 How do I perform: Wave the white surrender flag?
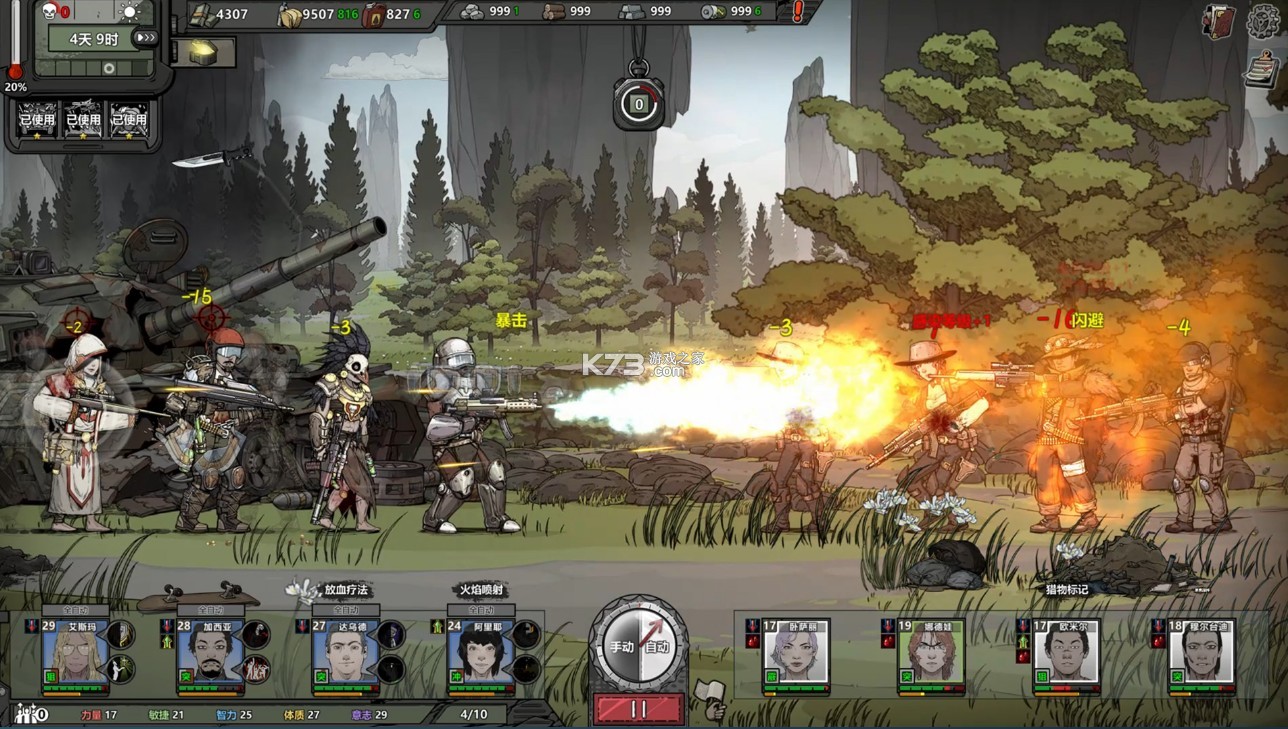coord(711,697)
